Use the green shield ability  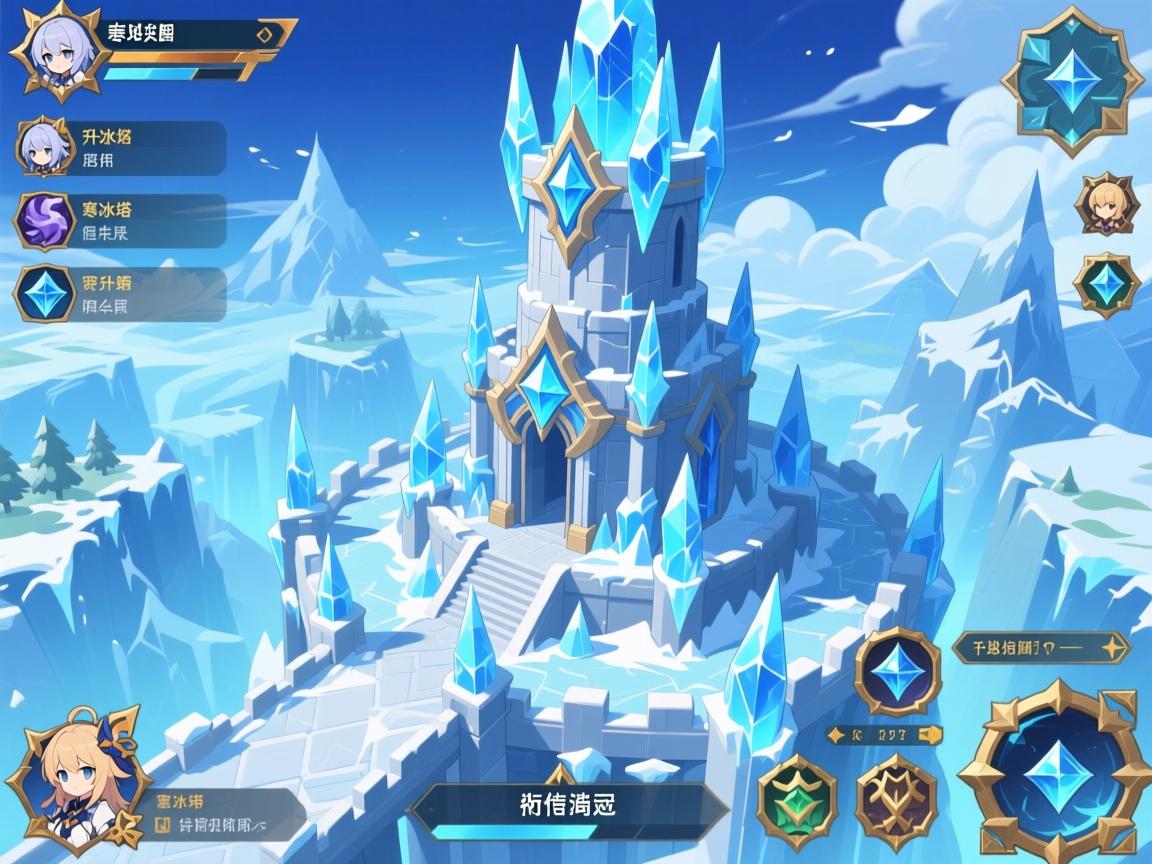[x=797, y=802]
